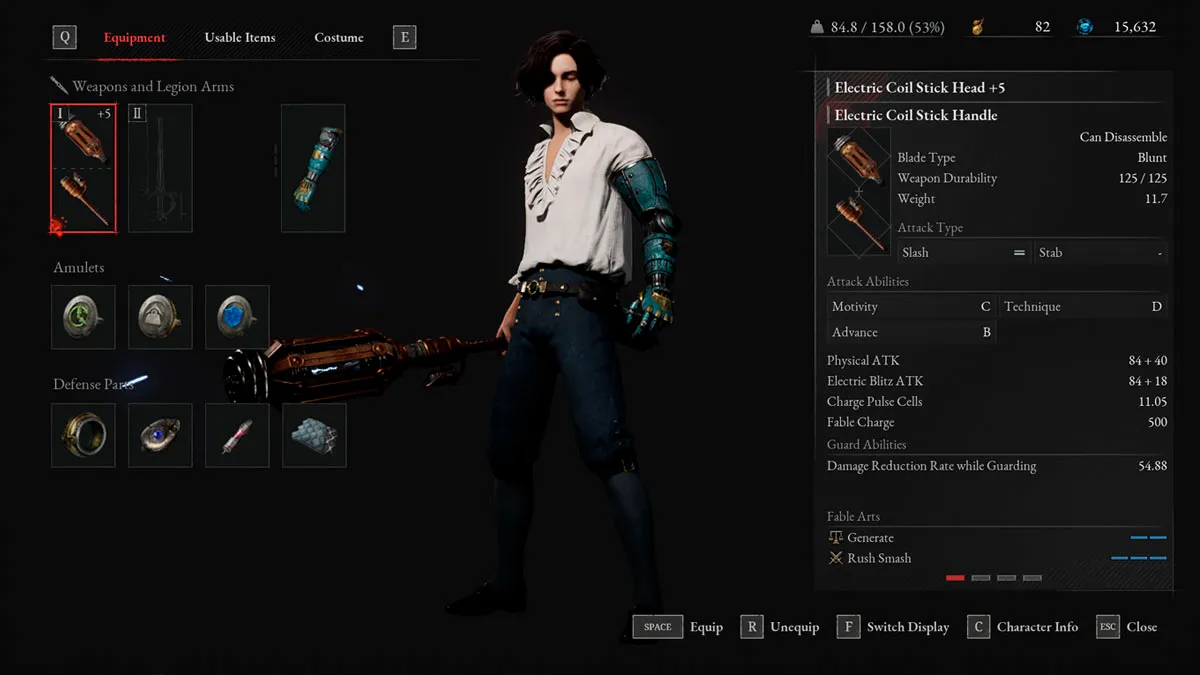This screenshot has width=1200, height=675.
Task: Switch to the Usable Items tab
Action: [x=239, y=38]
